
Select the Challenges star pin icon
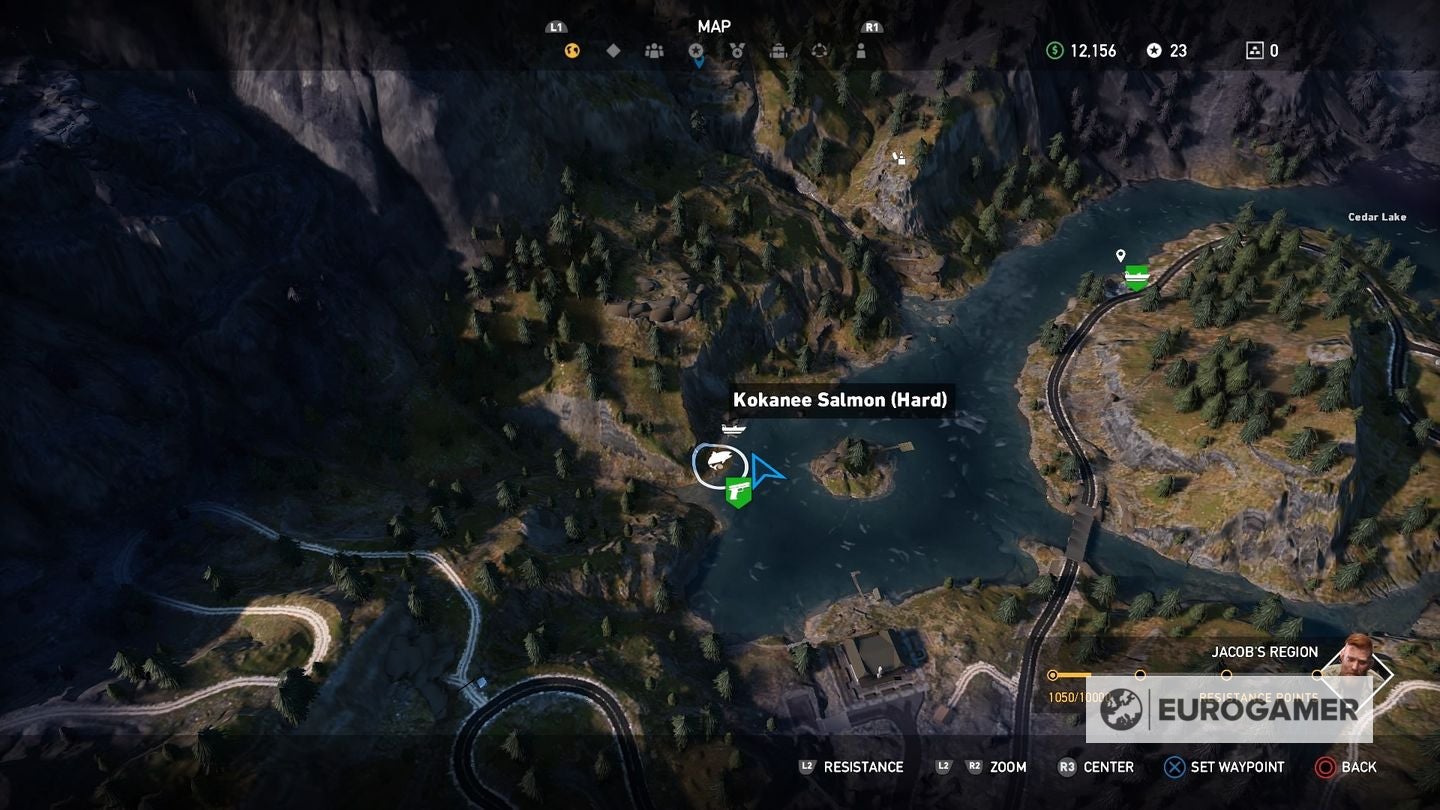[697, 50]
